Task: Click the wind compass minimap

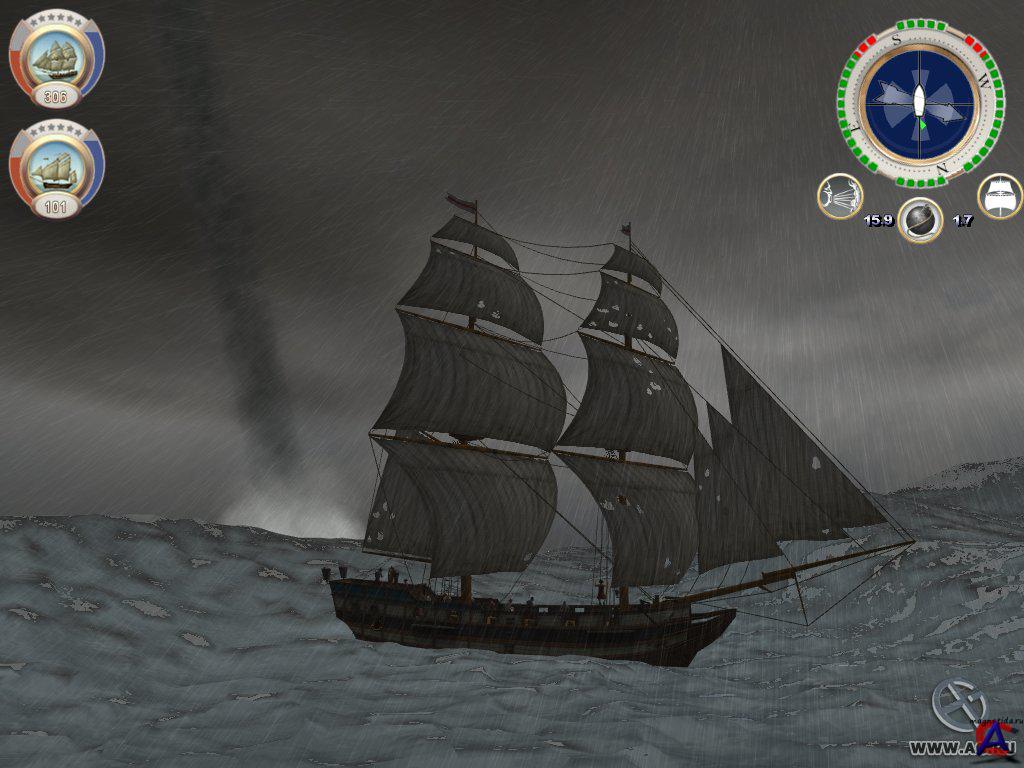Action: tap(919, 104)
